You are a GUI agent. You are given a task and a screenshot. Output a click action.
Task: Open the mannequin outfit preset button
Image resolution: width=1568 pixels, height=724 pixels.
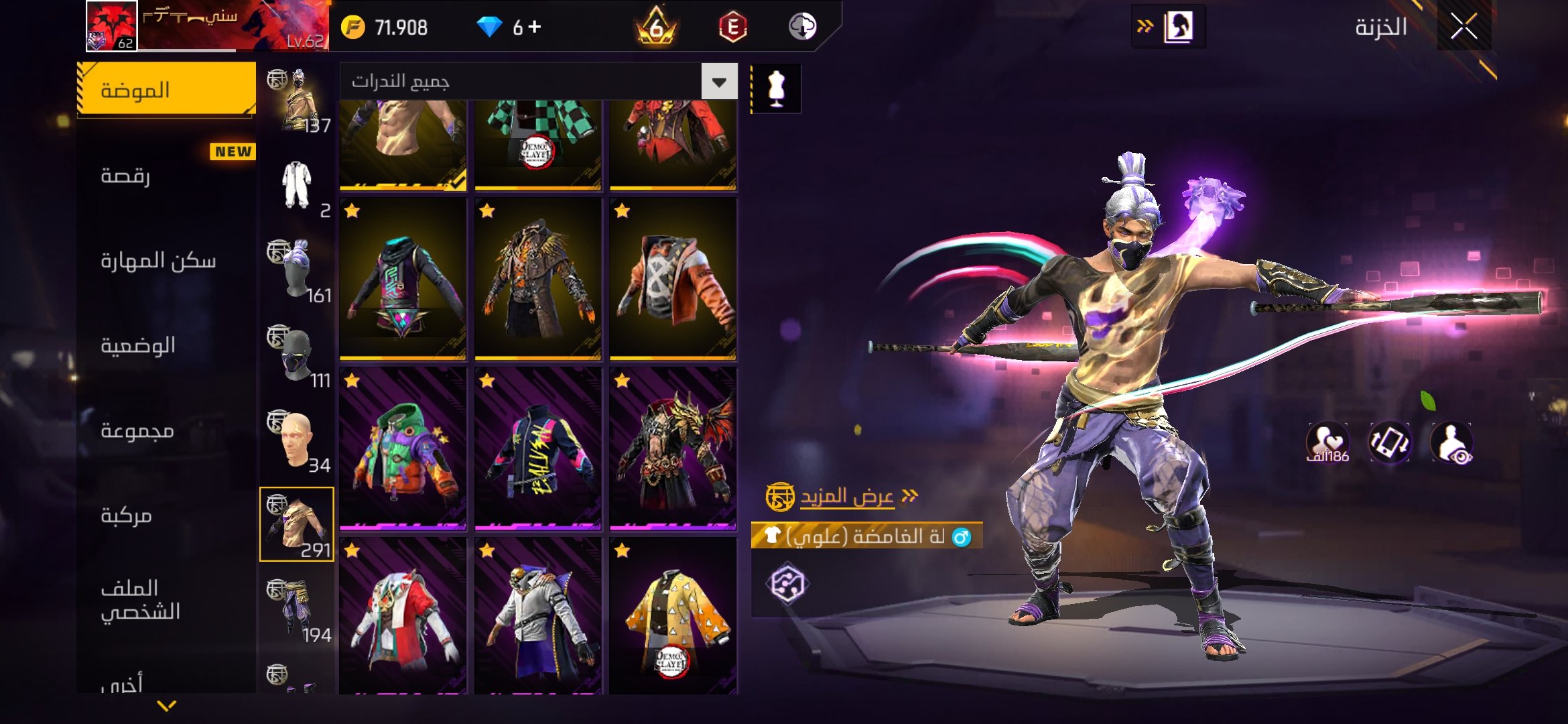pyautogui.click(x=776, y=88)
